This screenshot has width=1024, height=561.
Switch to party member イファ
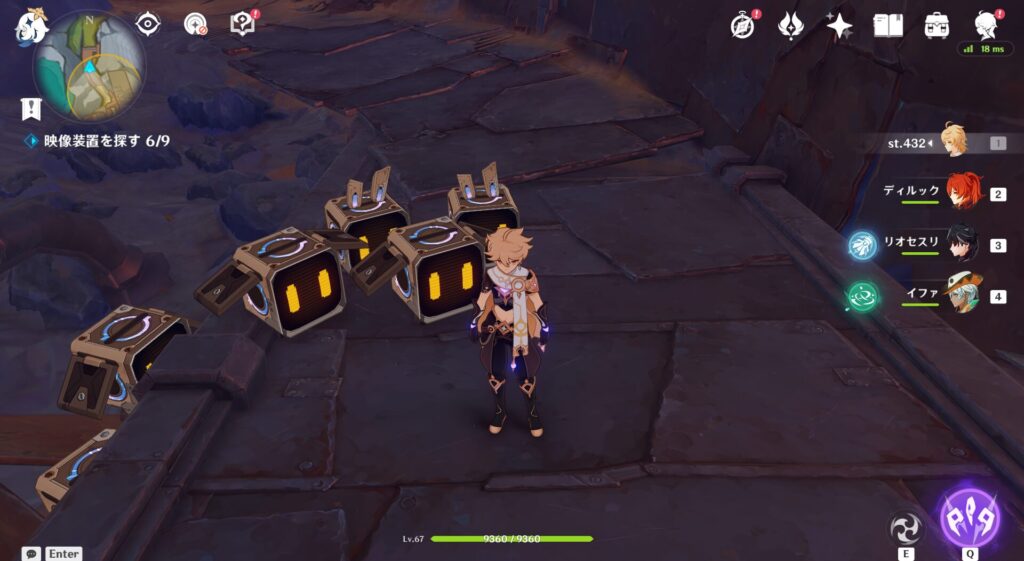962,295
